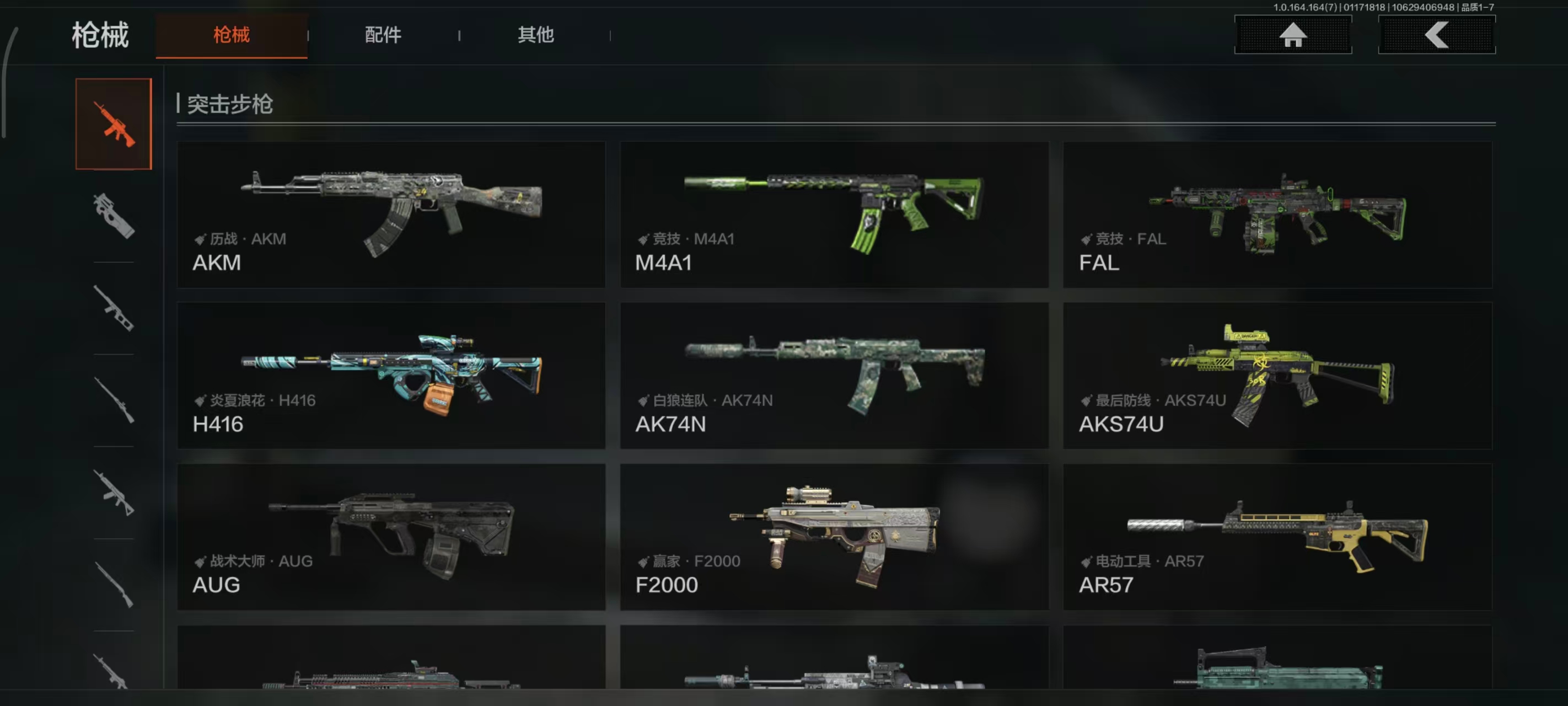Open the 配件 attachments tab
The image size is (1568, 706).
point(383,35)
